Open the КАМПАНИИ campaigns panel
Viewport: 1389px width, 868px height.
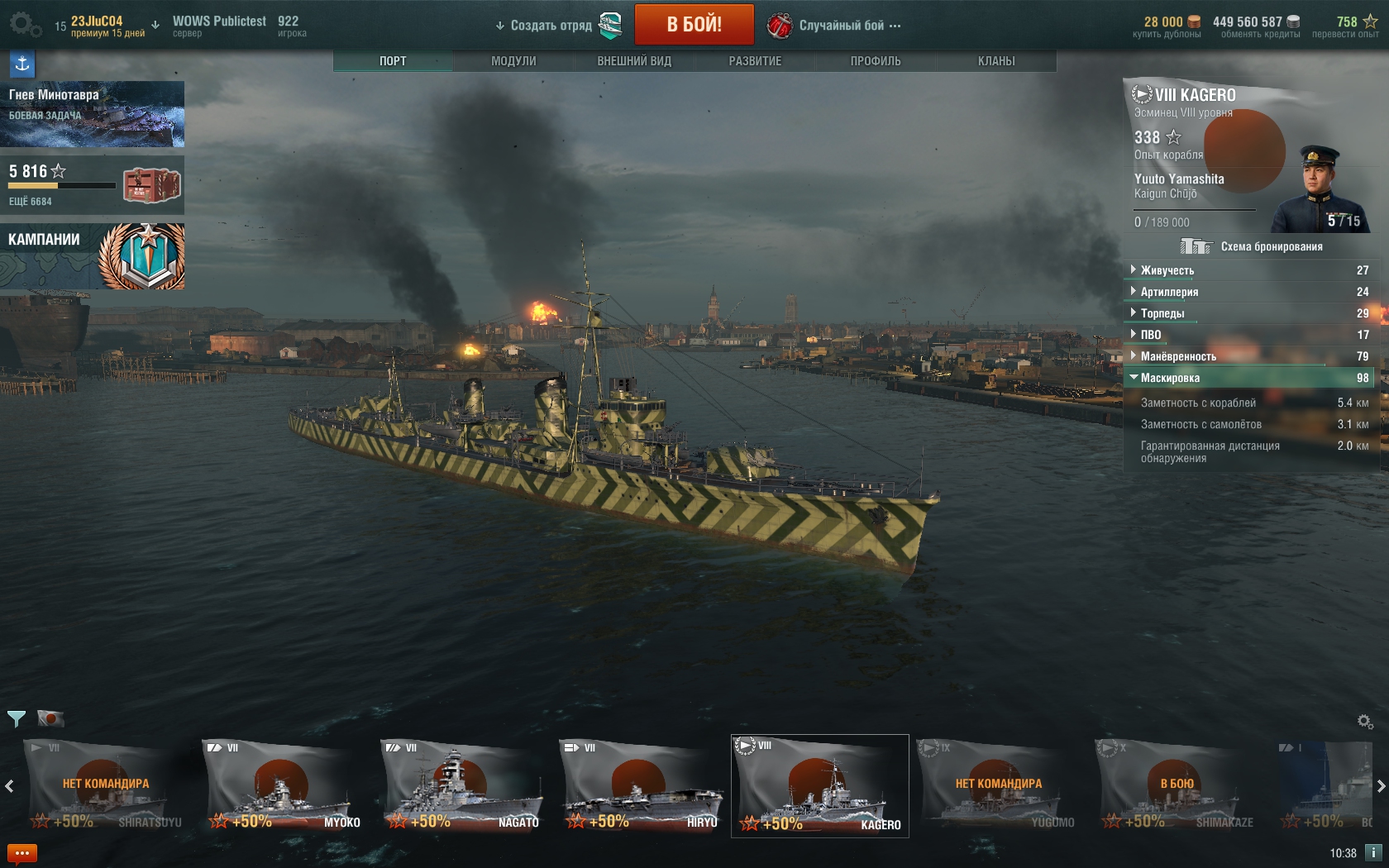tap(92, 255)
